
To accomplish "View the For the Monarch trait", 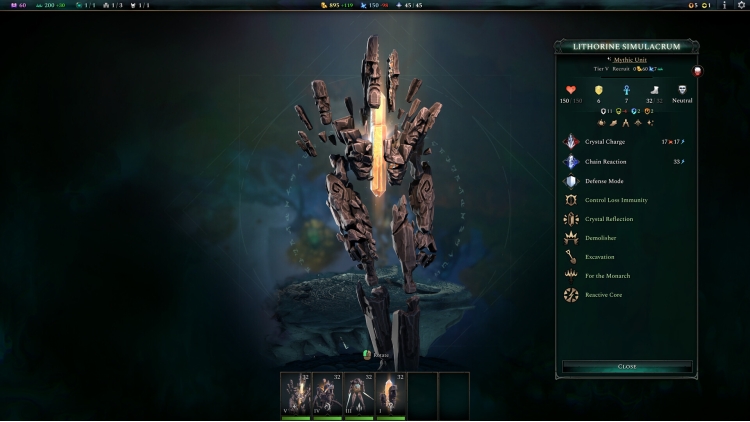I will point(609,275).
